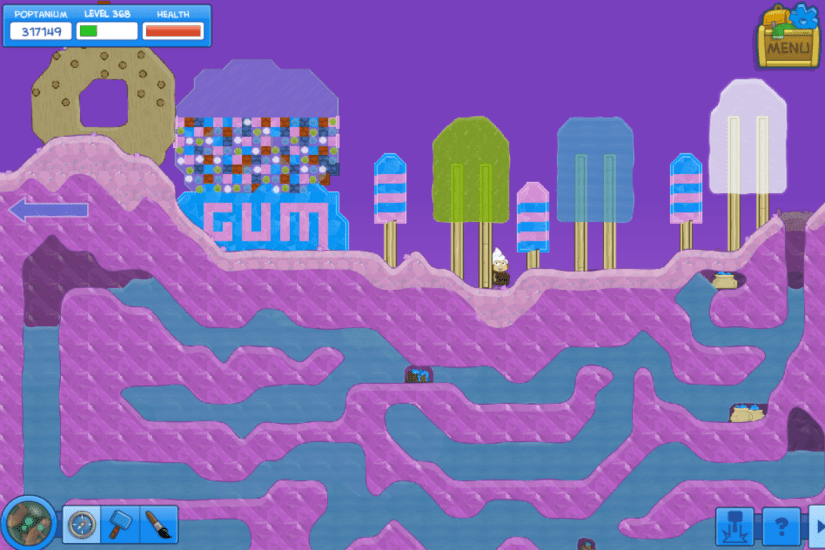Activate the hammer smash button
Image resolution: width=825 pixels, height=550 pixels.
734,524
